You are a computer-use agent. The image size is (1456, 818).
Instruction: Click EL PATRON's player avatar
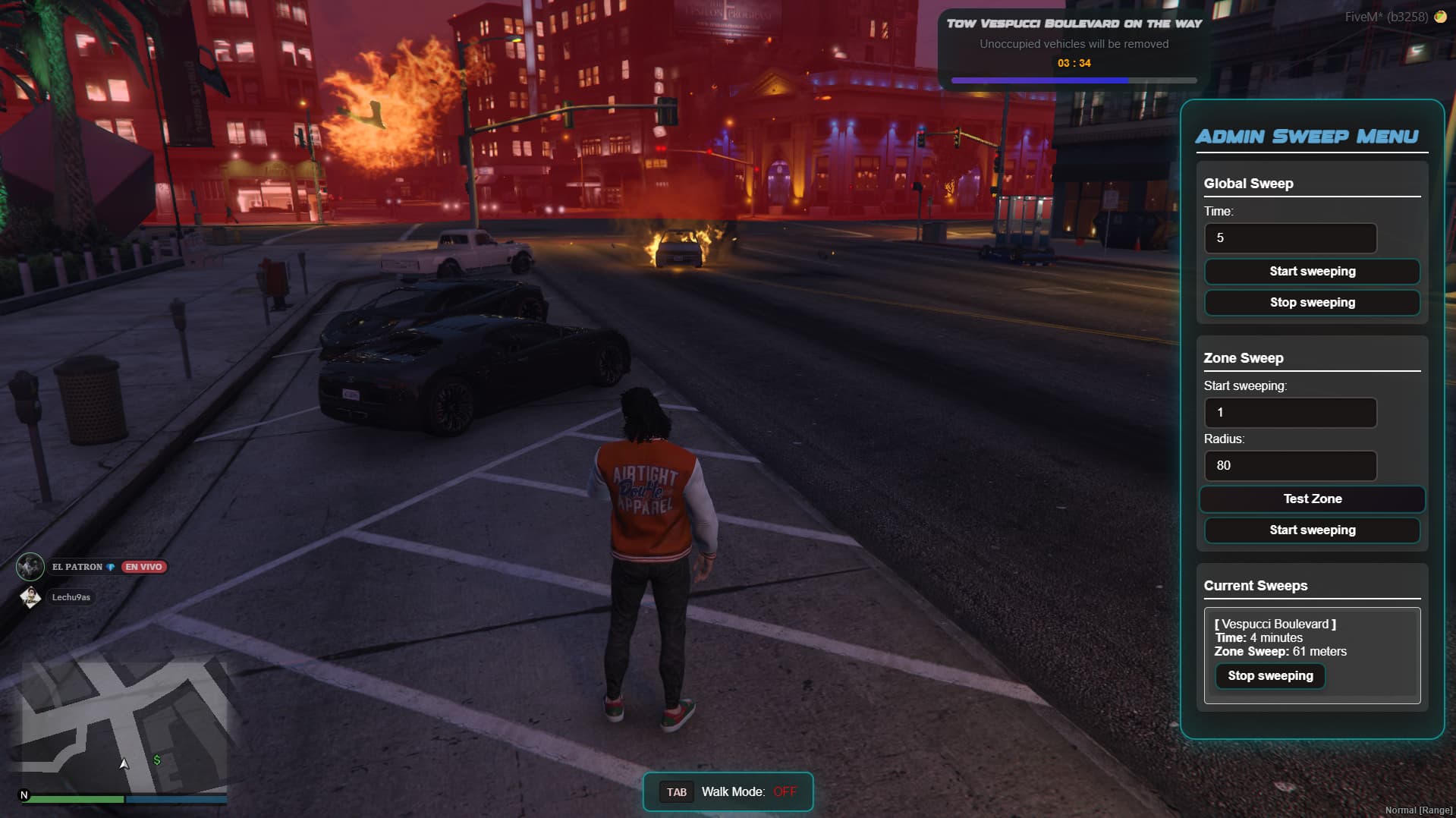(x=30, y=565)
